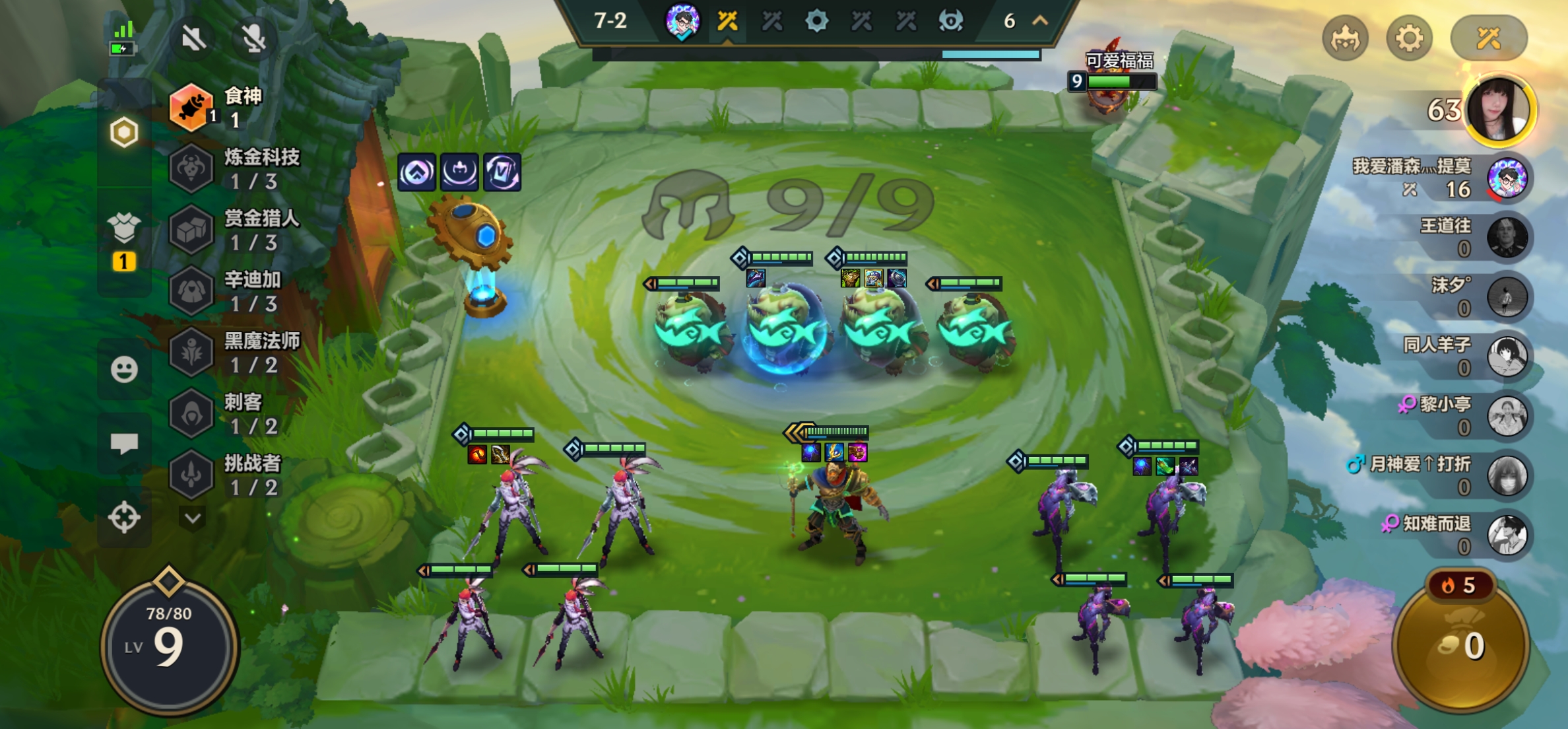Select the hexagon augment icon in sidebar
This screenshot has height=729, width=1568.
tap(124, 133)
